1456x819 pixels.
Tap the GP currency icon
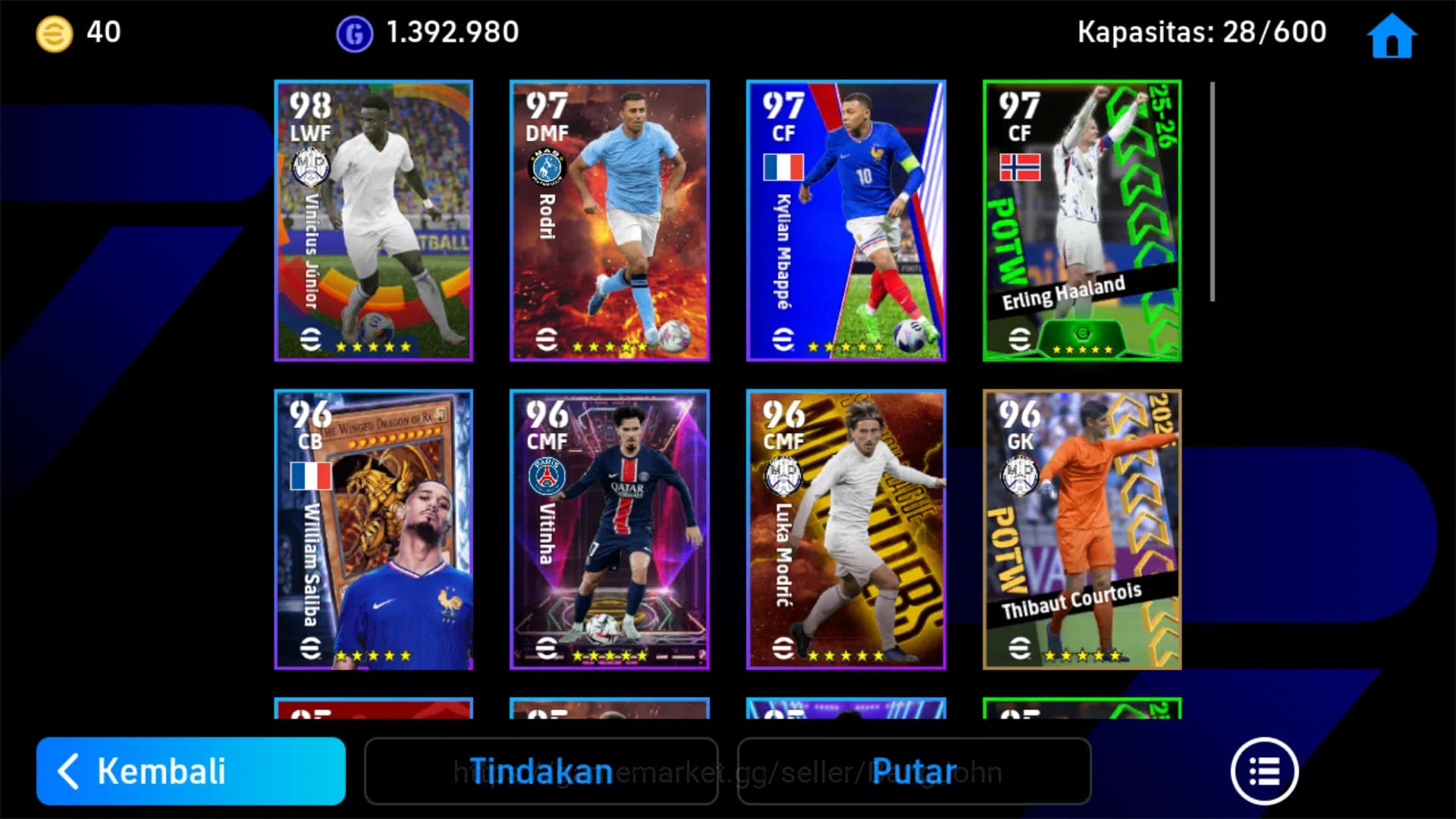(353, 32)
